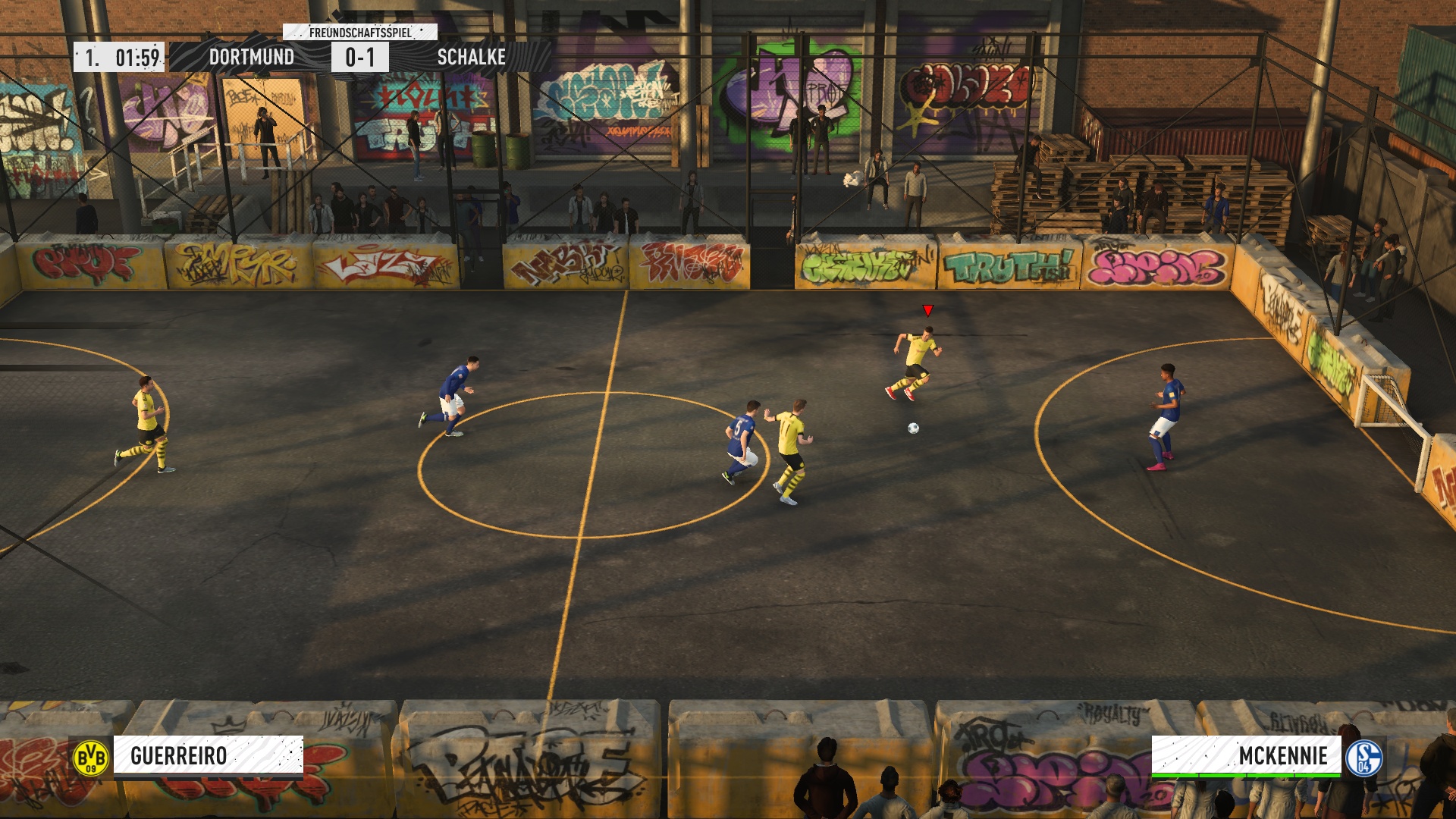
Task: Click the Dortmund team name on scoreboard
Action: click(251, 57)
